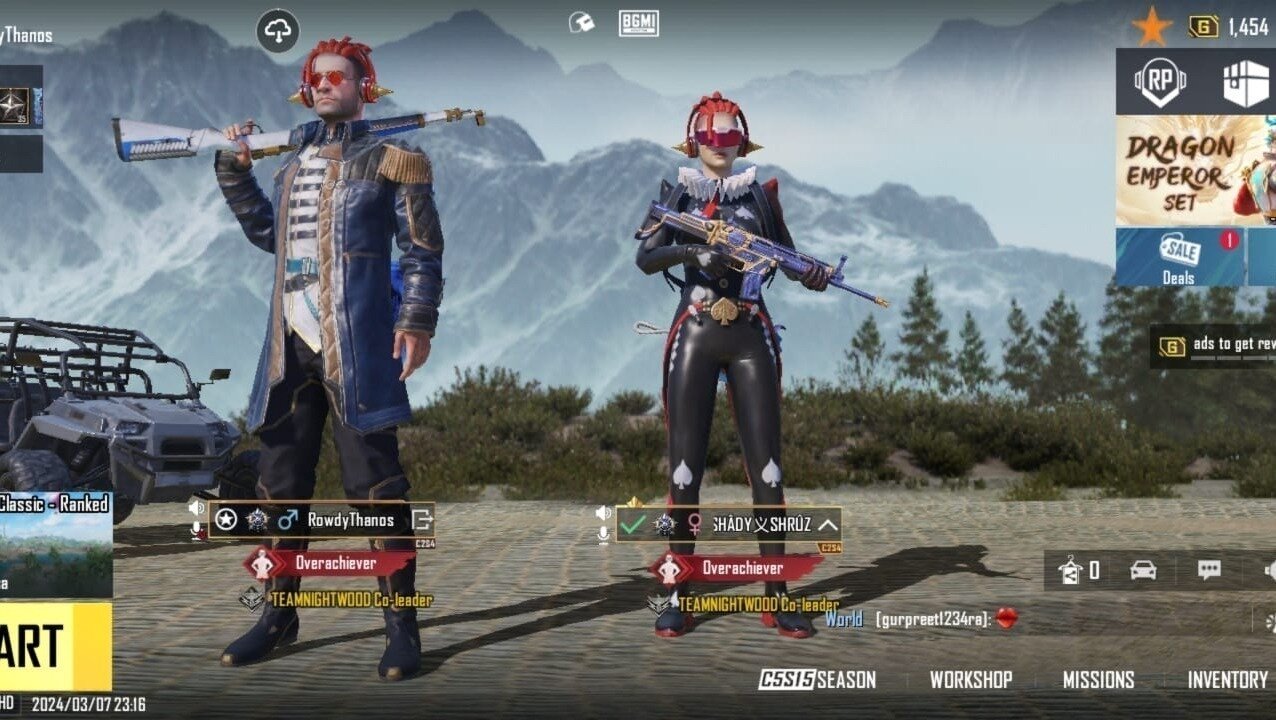Screen dimensions: 1276x720
Task: Go to Missions
Action: pos(1098,680)
